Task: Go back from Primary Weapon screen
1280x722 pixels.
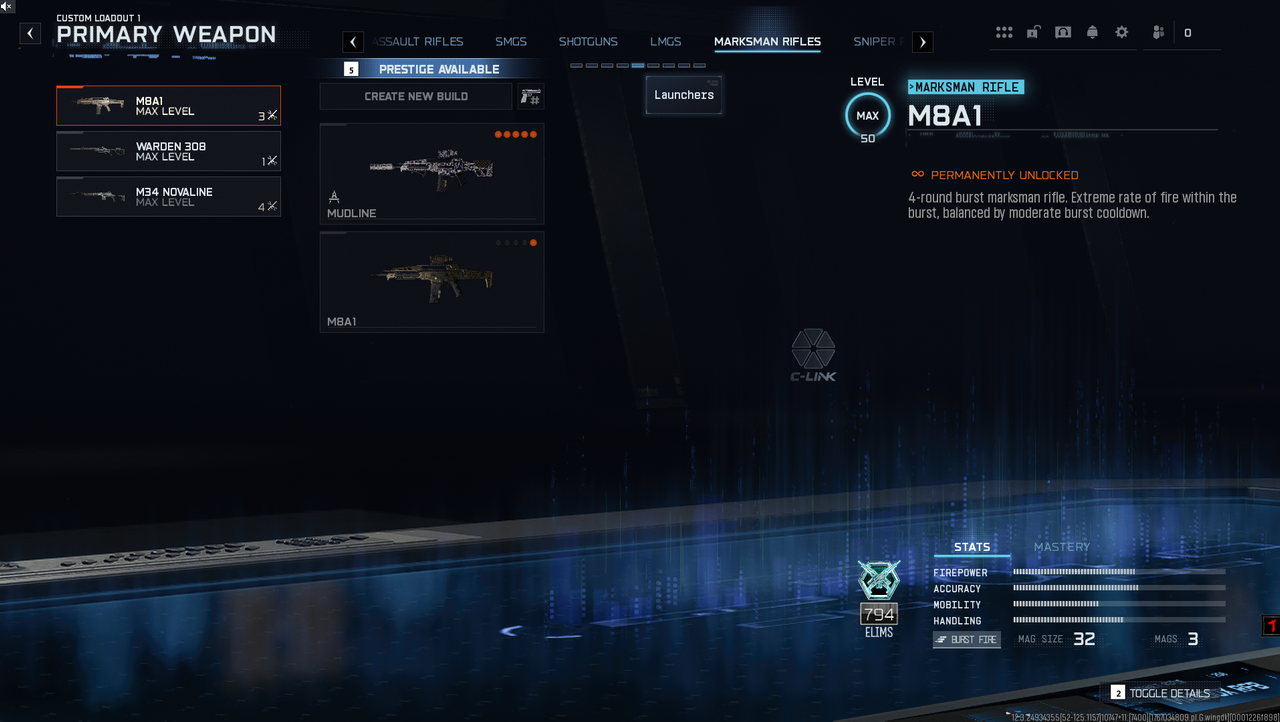Action: click(31, 34)
